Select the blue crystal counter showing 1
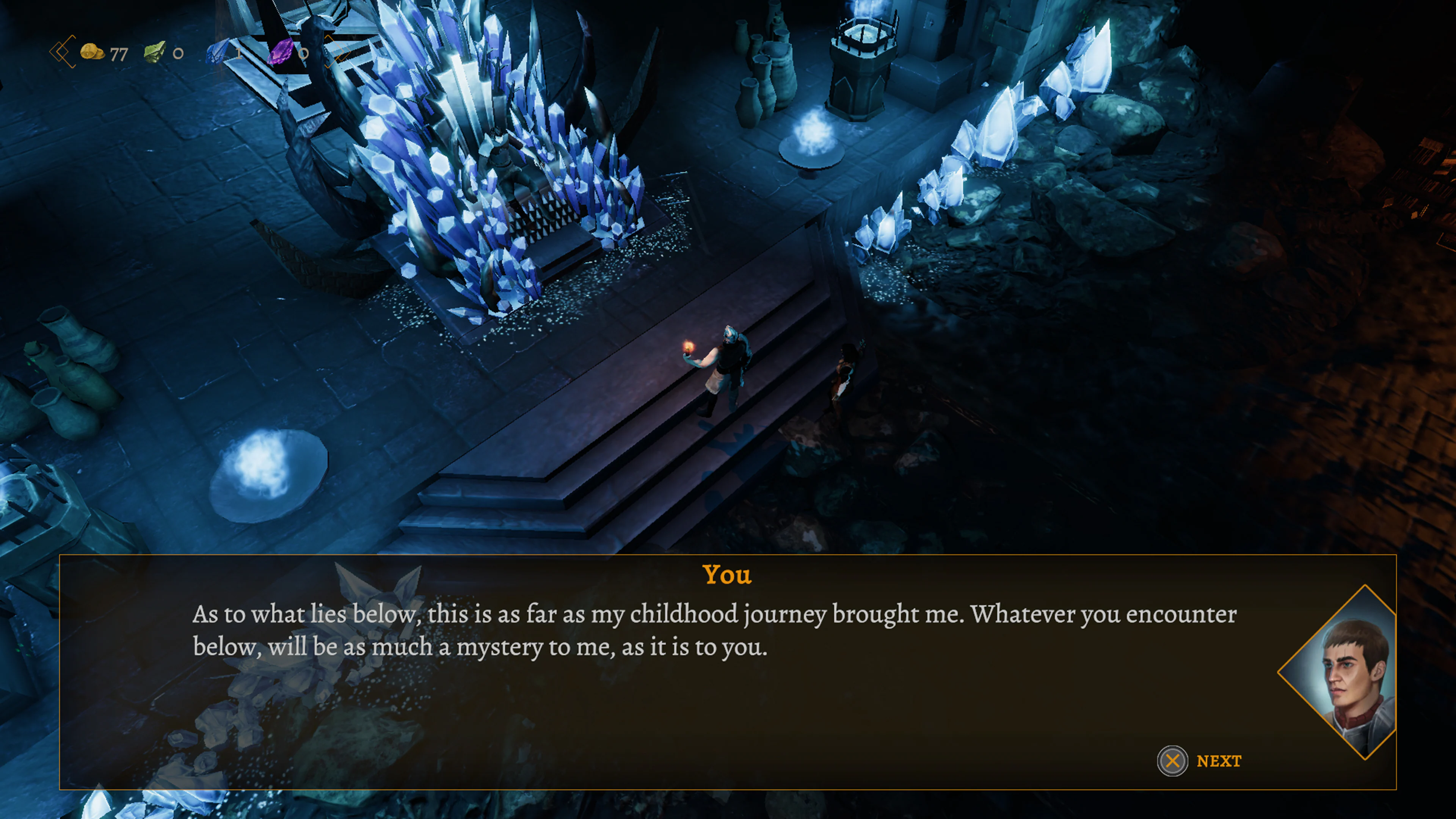1456x819 pixels. (x=238, y=54)
